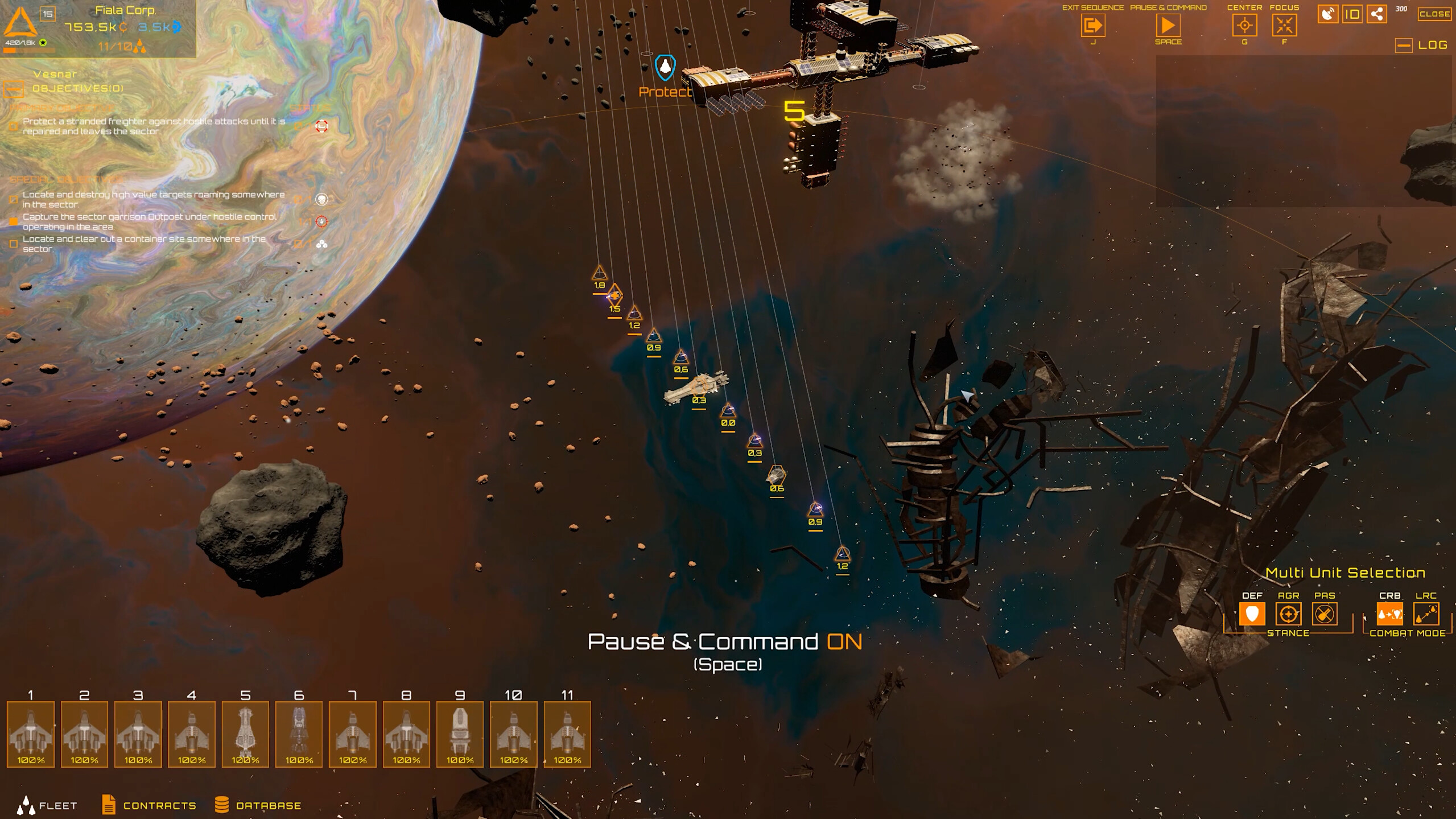Collapse the Objectives list

point(14,89)
